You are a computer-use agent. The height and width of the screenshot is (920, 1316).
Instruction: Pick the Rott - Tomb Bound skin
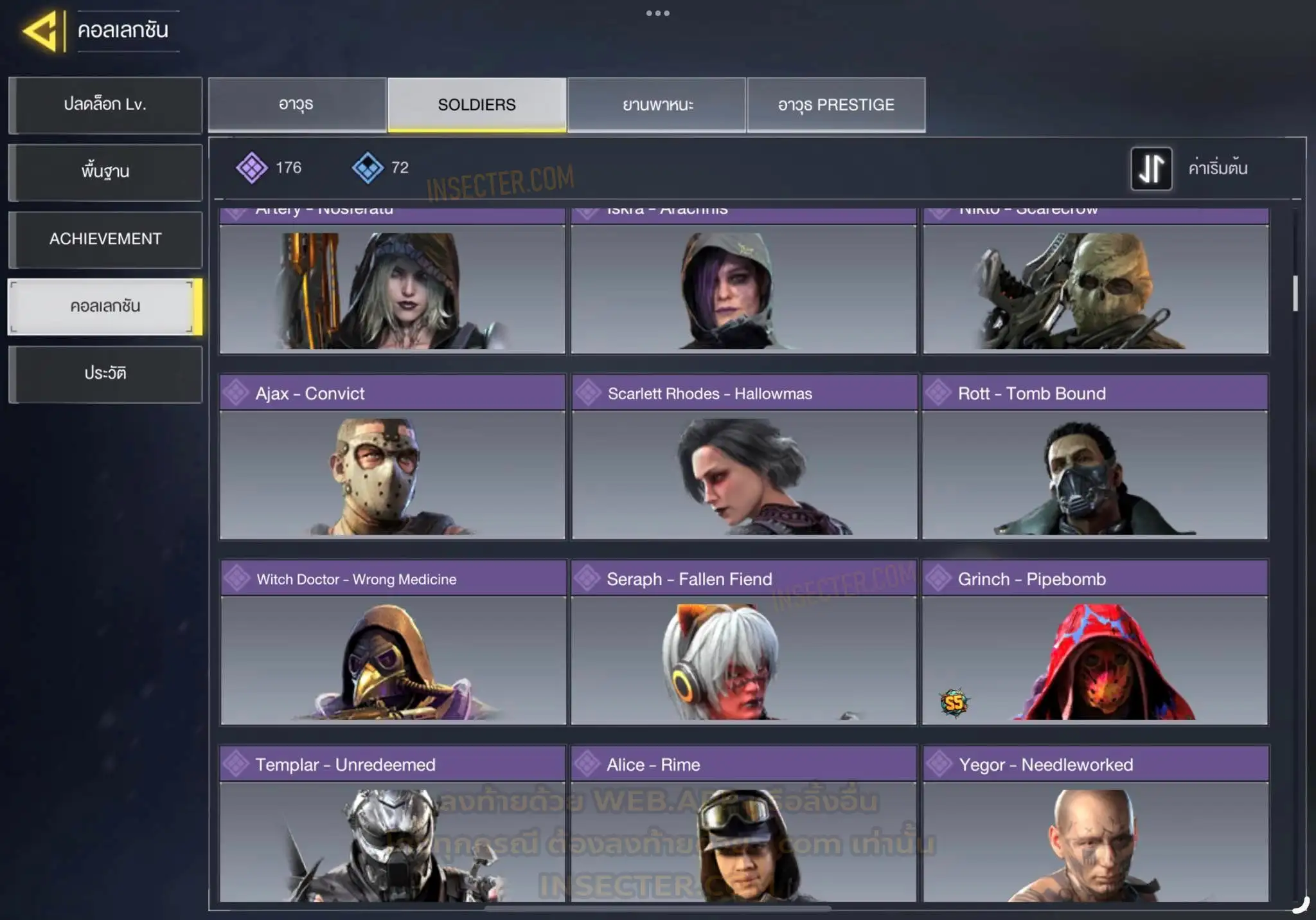[1095, 456]
